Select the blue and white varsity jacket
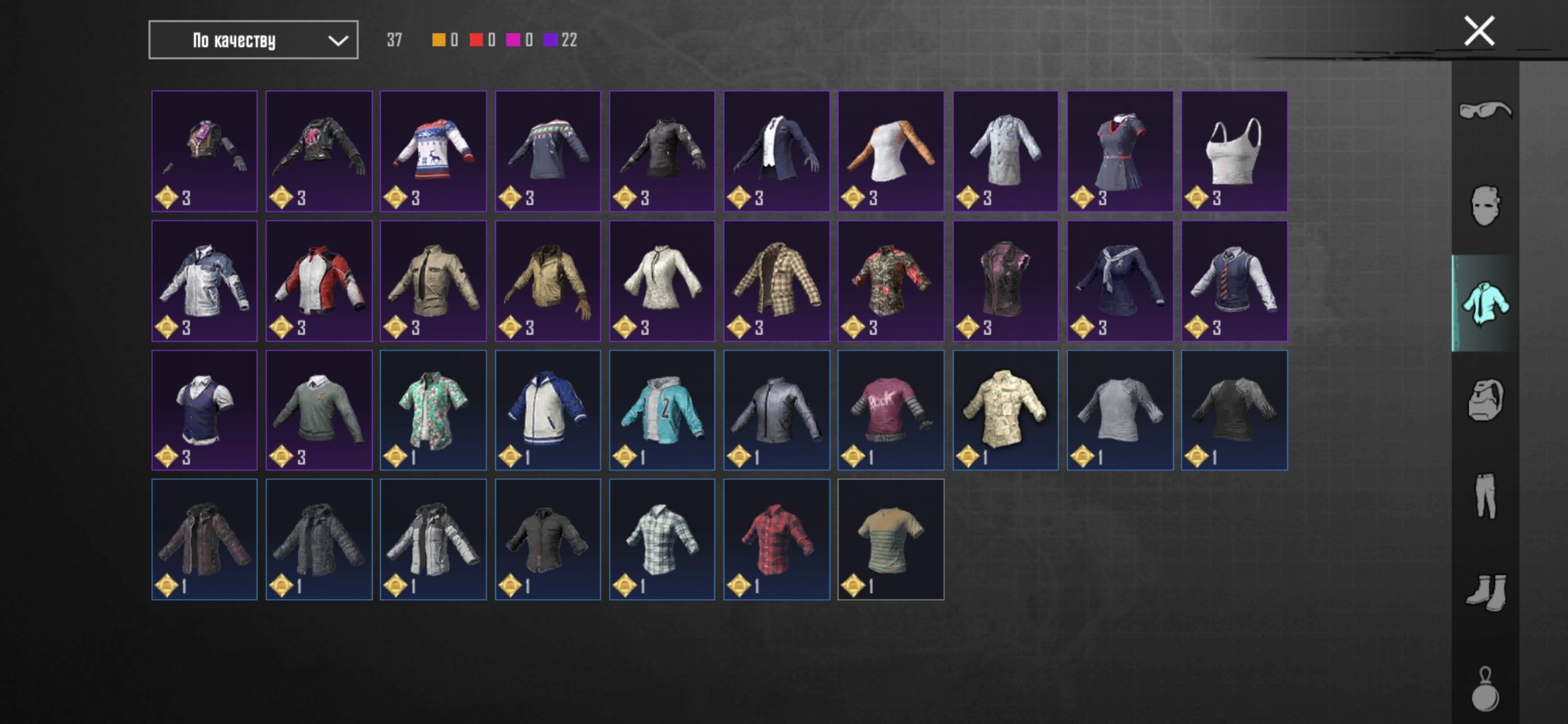The image size is (1568, 724). [x=547, y=410]
